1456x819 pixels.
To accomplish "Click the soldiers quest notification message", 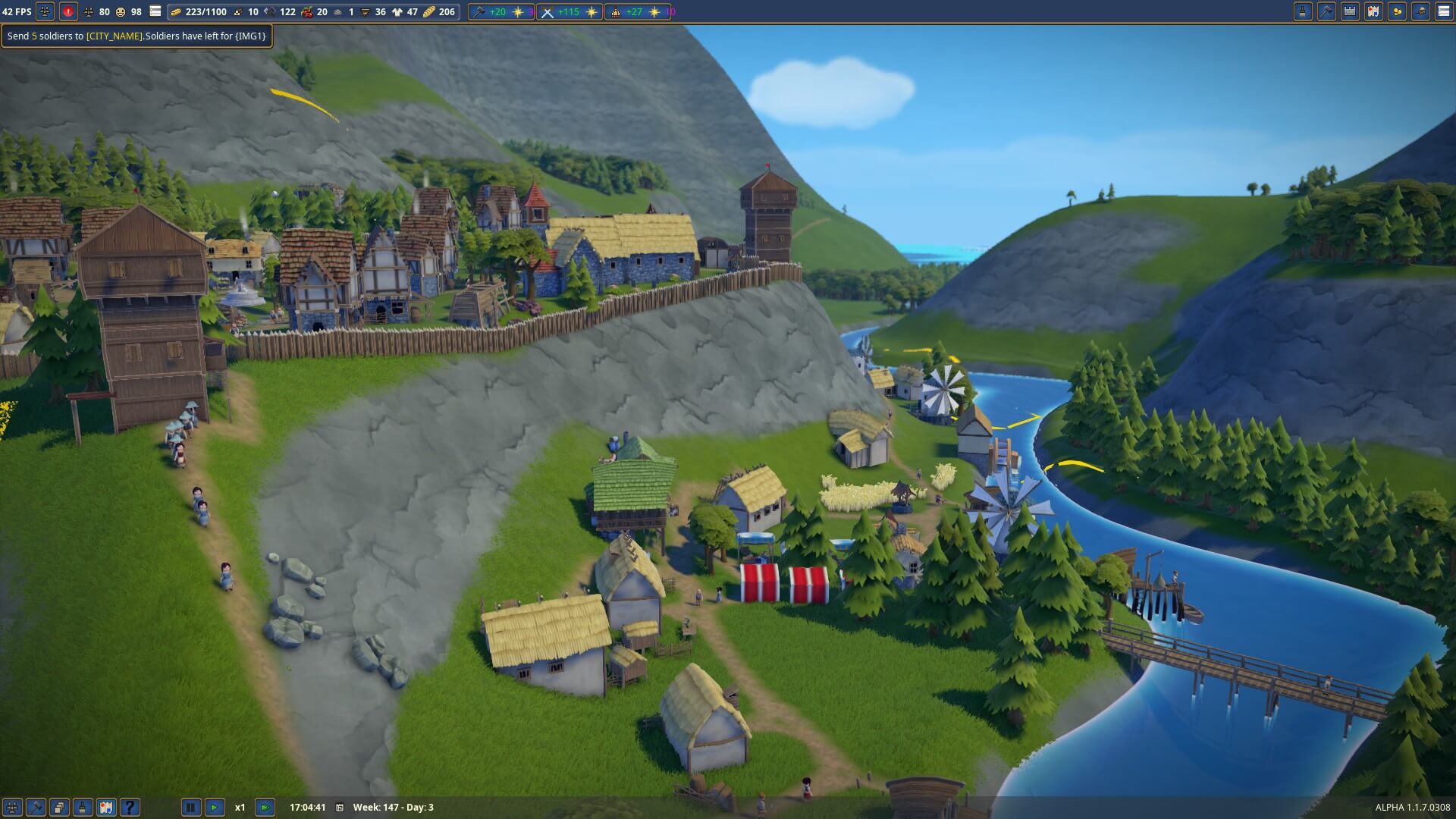I will pos(136,36).
